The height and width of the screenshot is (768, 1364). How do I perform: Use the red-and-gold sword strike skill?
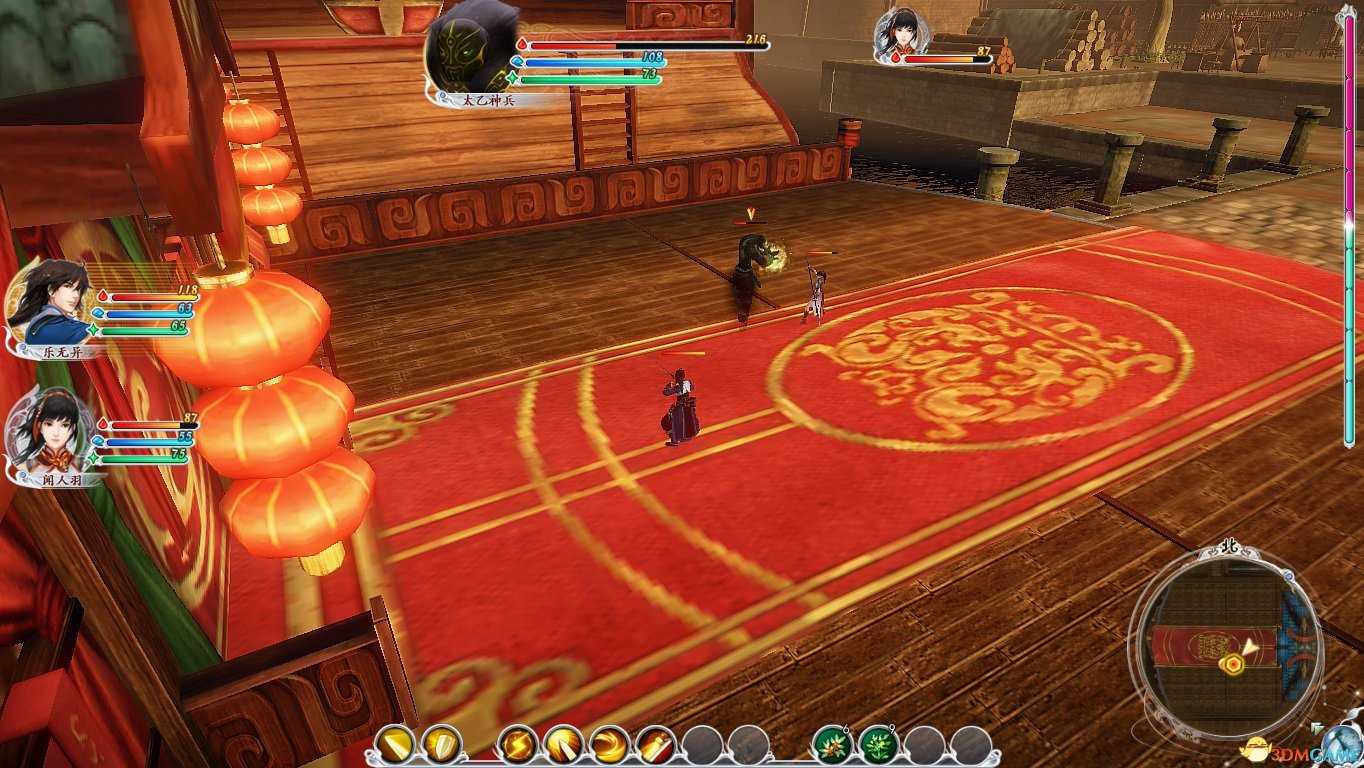[656, 744]
